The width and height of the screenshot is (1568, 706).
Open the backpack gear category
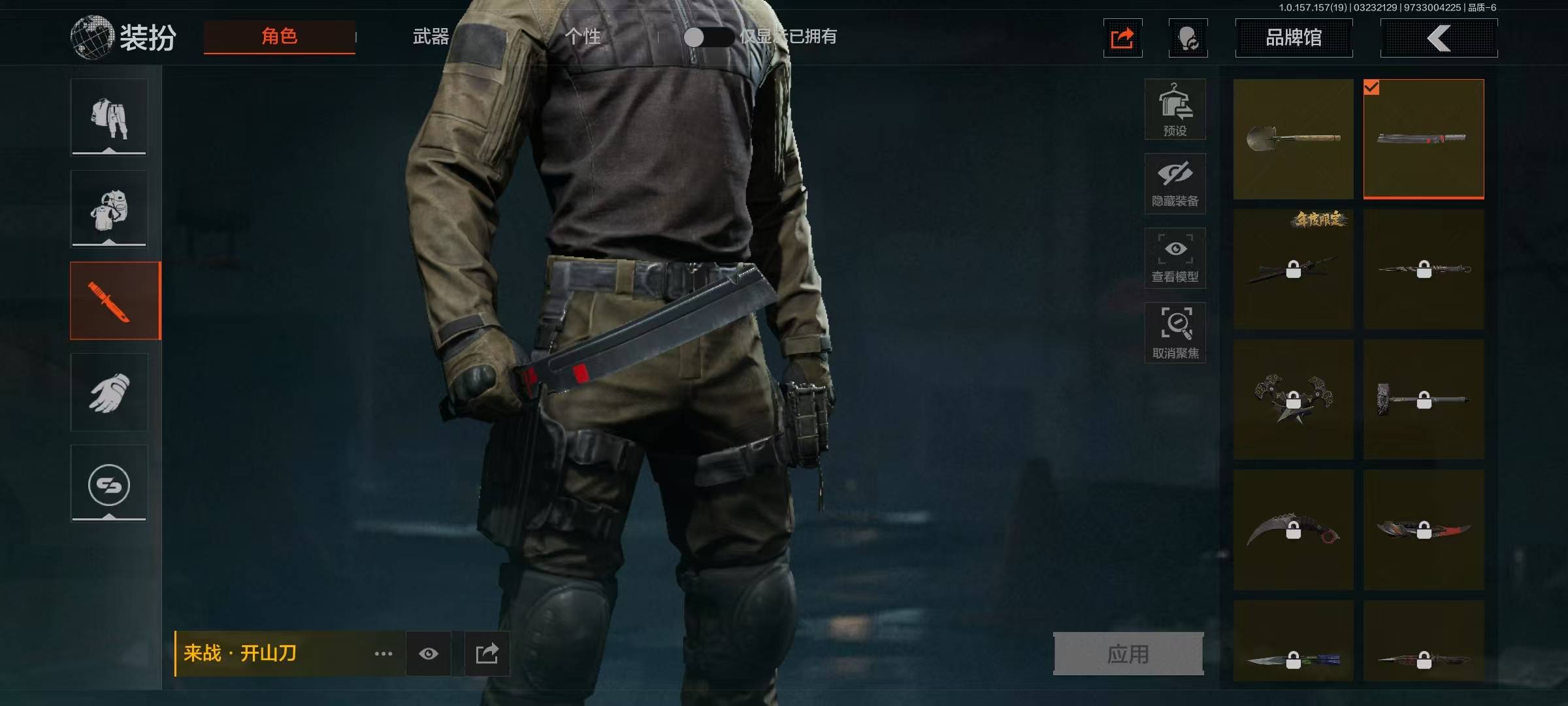click(x=109, y=209)
